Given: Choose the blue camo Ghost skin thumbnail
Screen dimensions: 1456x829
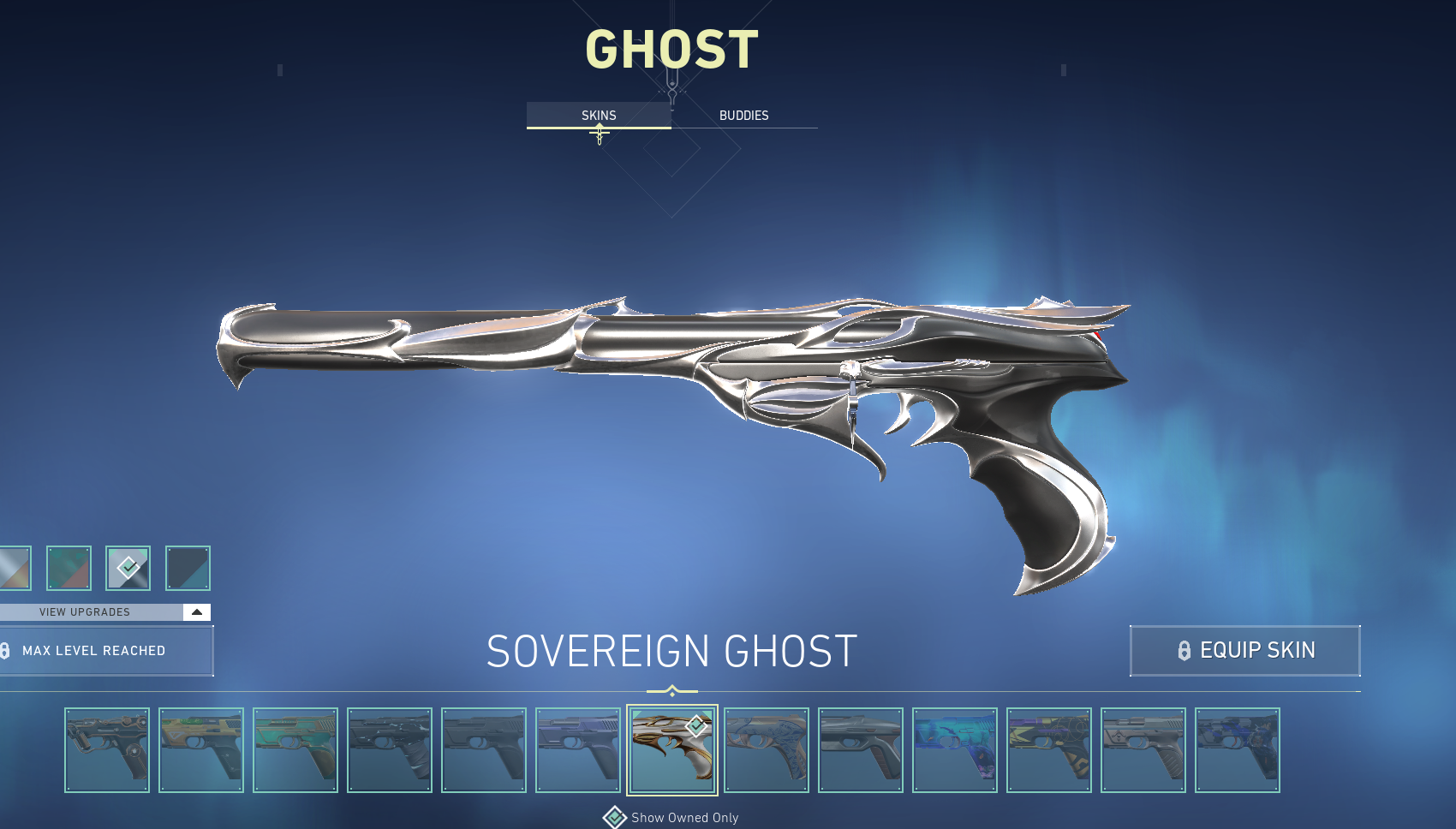Looking at the screenshot, I should pos(1238,750).
